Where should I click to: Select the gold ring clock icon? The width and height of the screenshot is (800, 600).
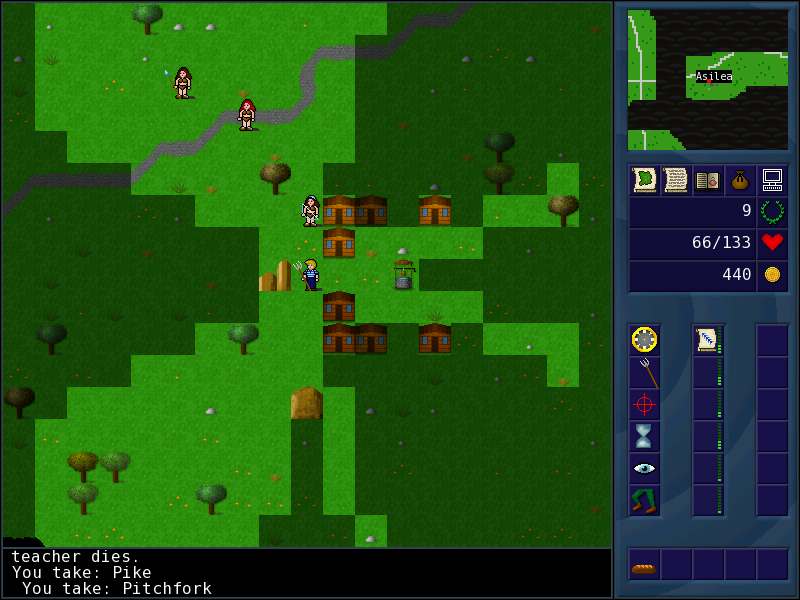click(644, 340)
